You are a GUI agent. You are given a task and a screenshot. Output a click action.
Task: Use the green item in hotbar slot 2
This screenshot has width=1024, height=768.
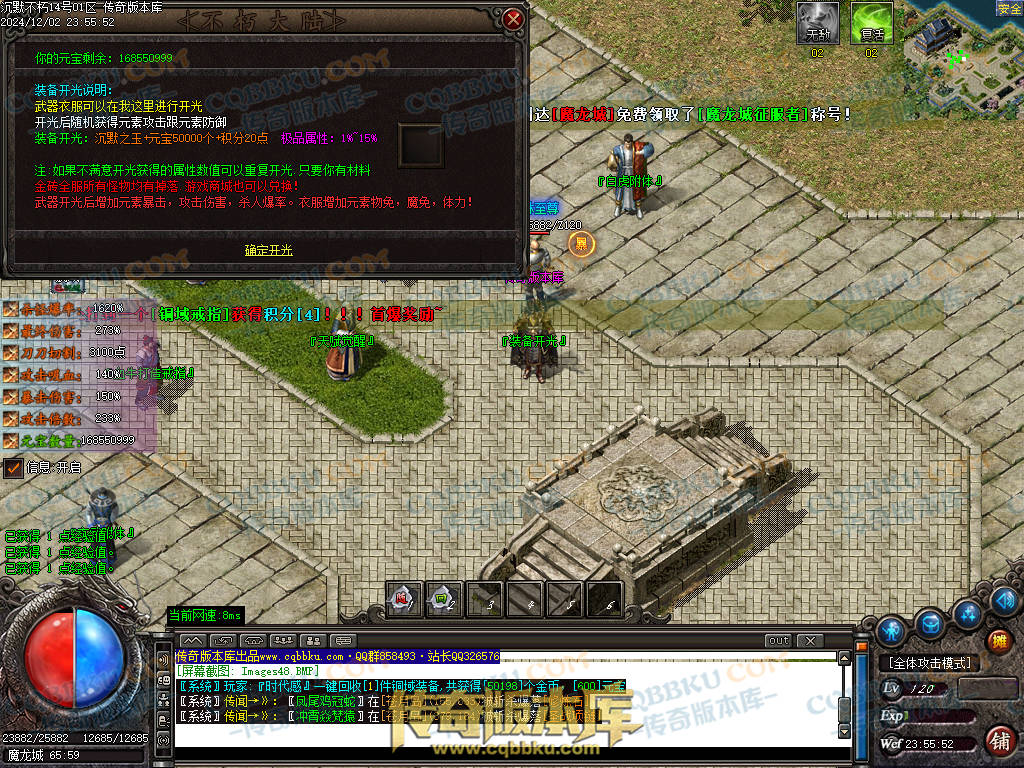[x=443, y=598]
